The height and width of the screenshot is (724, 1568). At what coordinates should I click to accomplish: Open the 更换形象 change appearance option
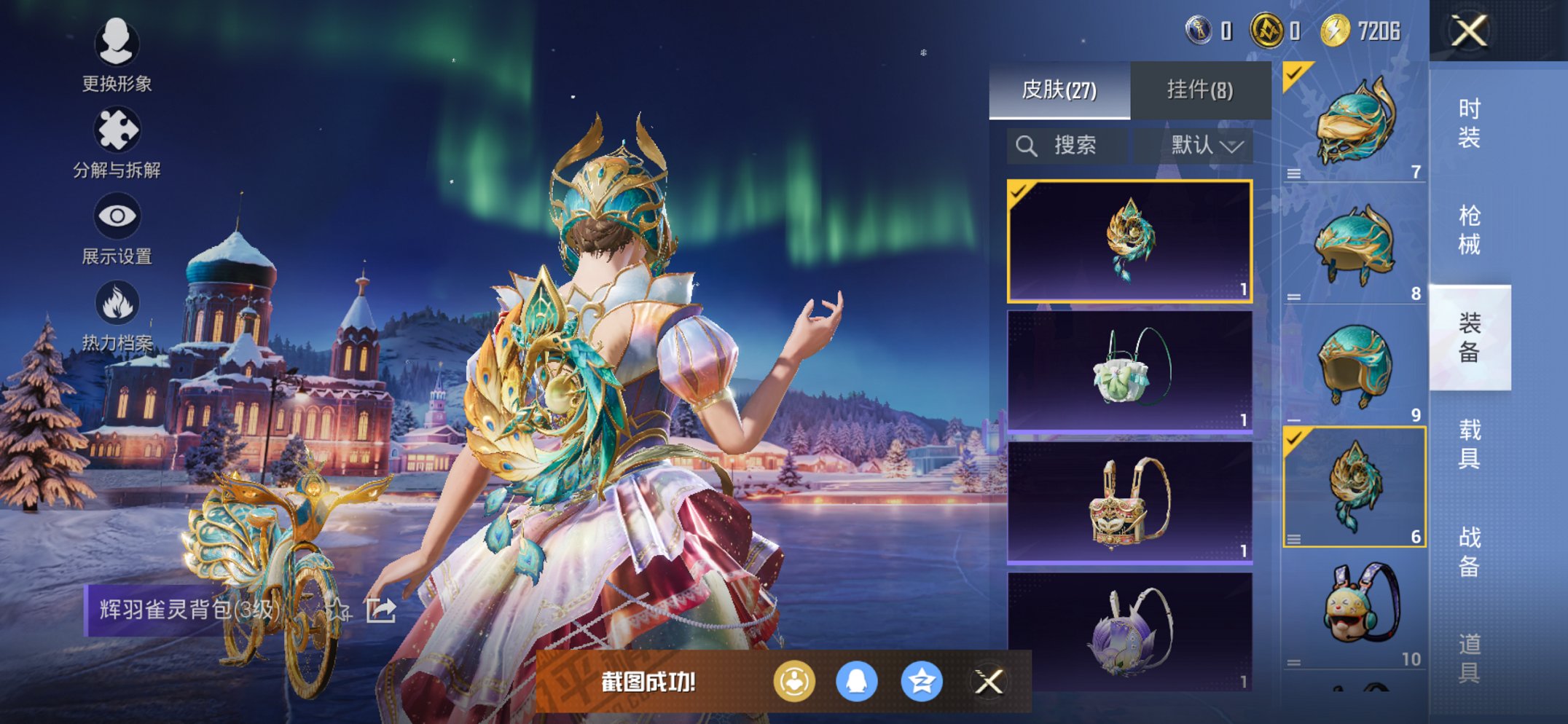(x=117, y=56)
